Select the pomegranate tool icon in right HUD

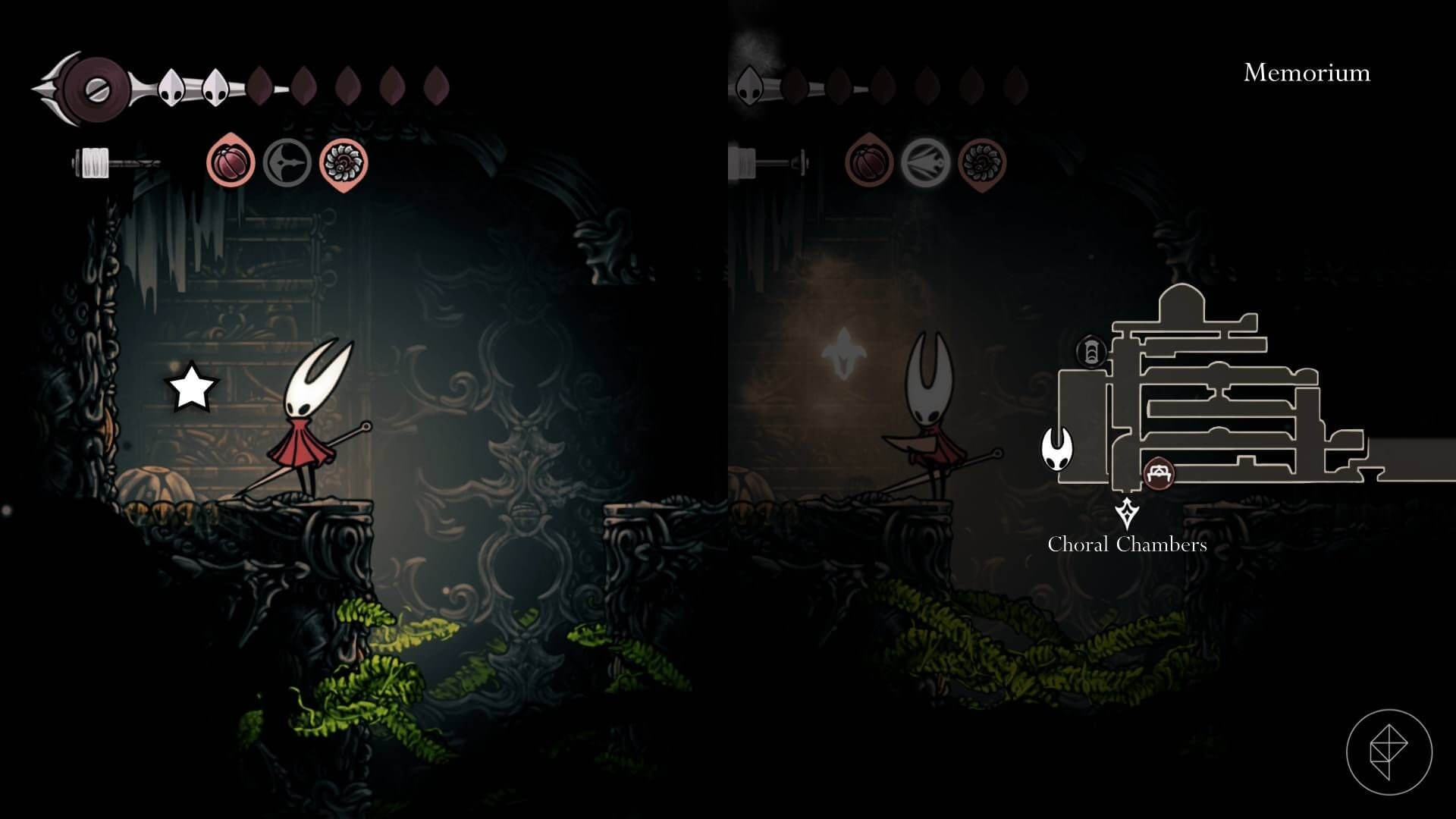[870, 162]
